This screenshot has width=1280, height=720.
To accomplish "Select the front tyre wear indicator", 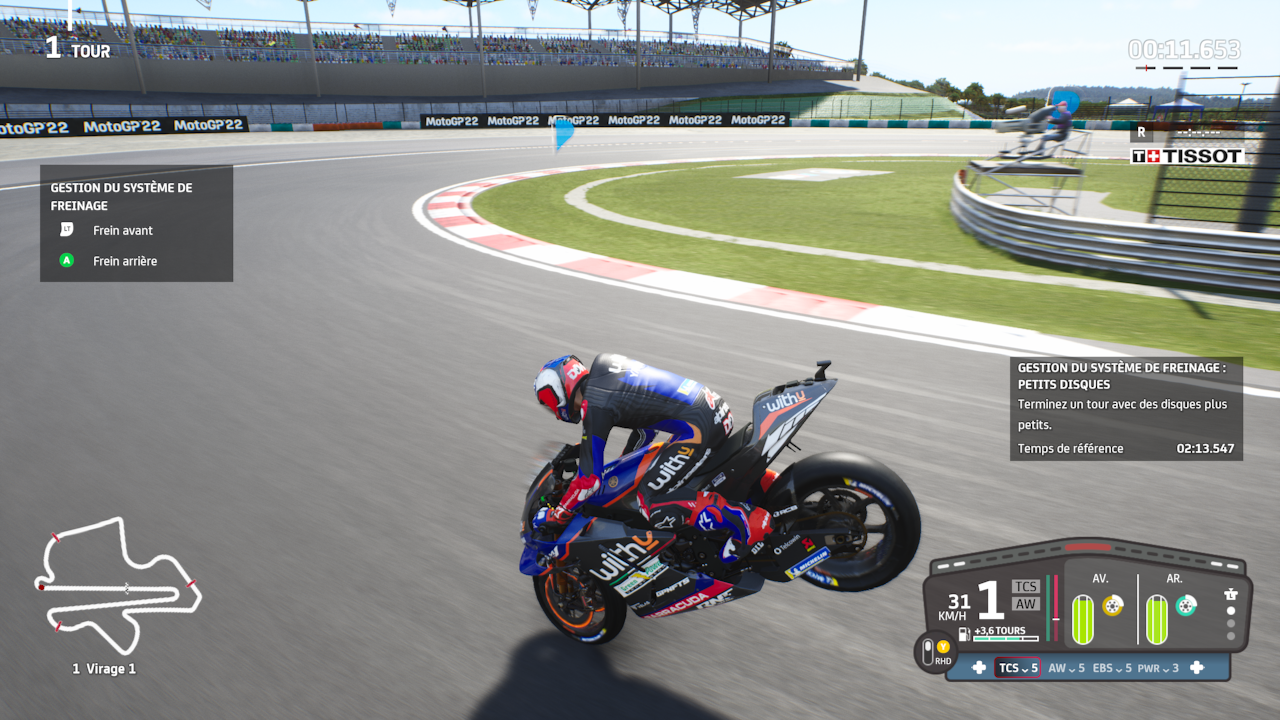I will 1083,619.
